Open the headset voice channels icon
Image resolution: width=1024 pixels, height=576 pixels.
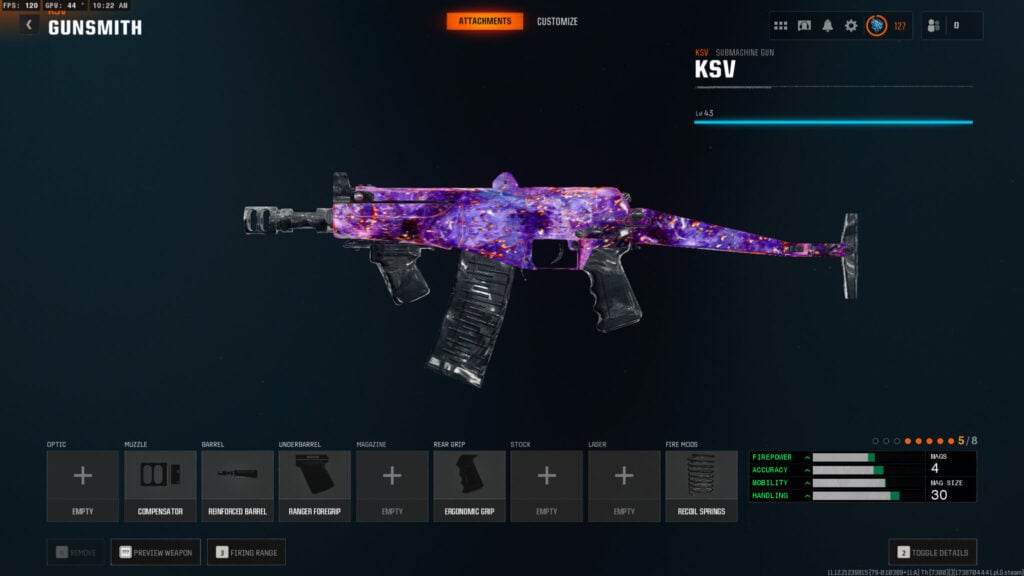[x=804, y=26]
